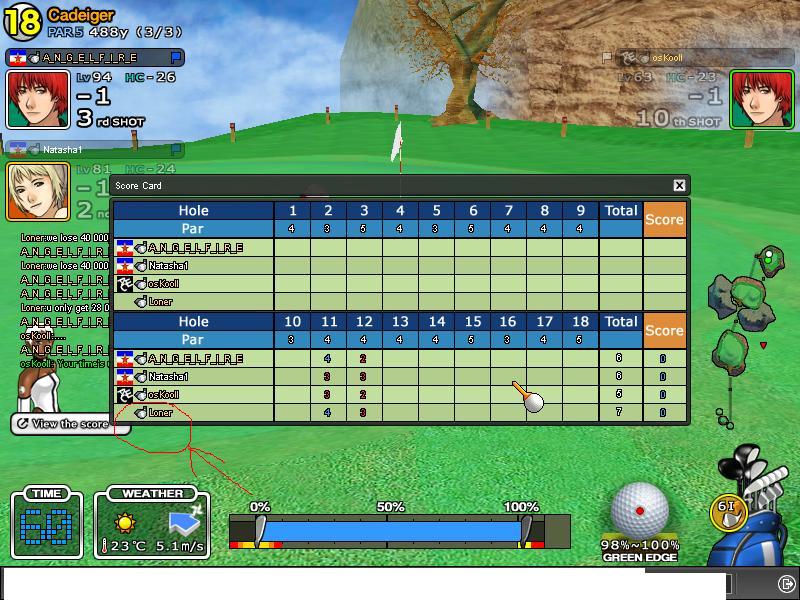Viewport: 800px width, 600px height.
Task: Select Loner's row on back nine
Action: click(x=400, y=412)
